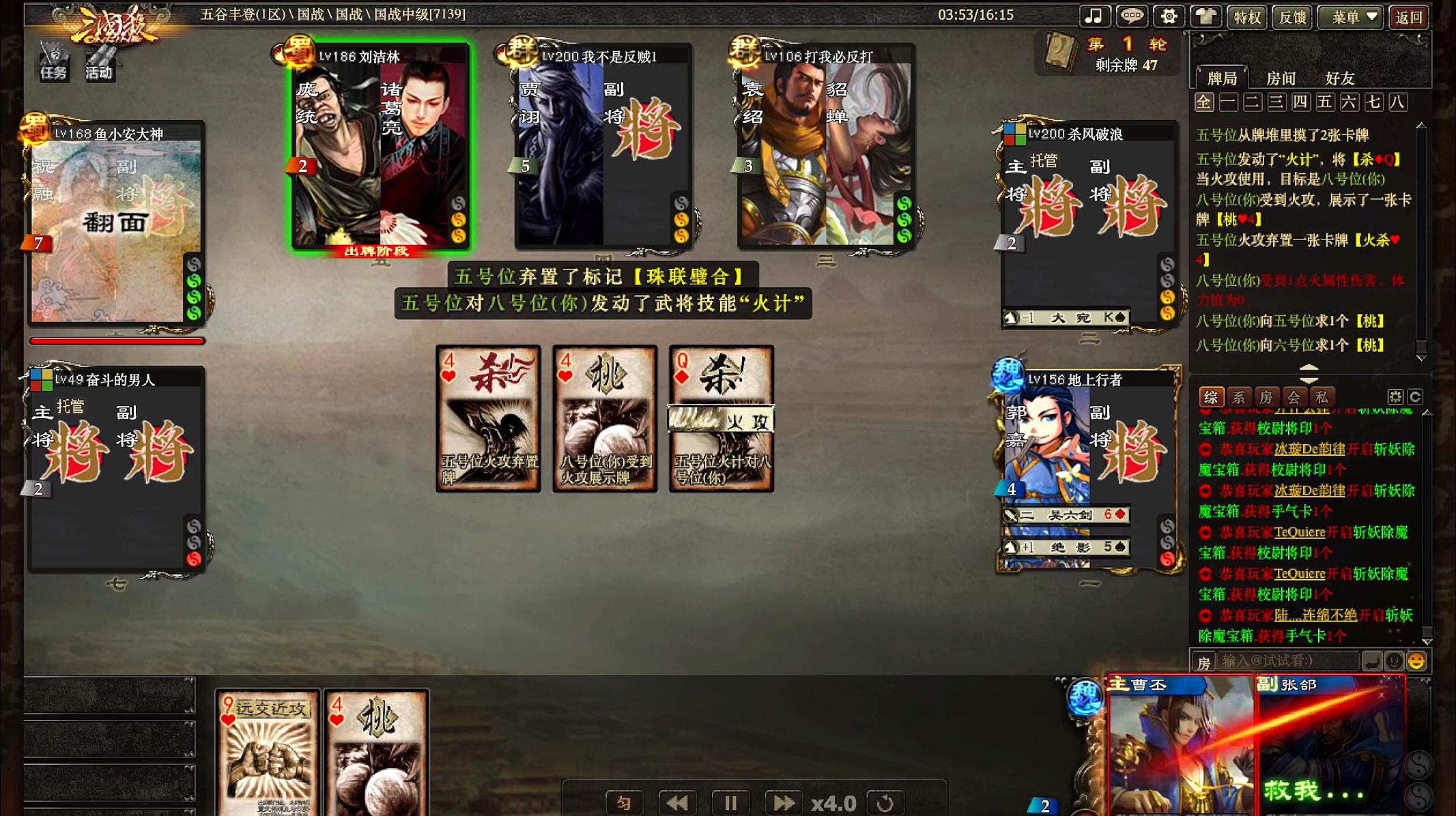This screenshot has width=1456, height=816.
Task: Select the 房间 room tab
Action: 1281,78
